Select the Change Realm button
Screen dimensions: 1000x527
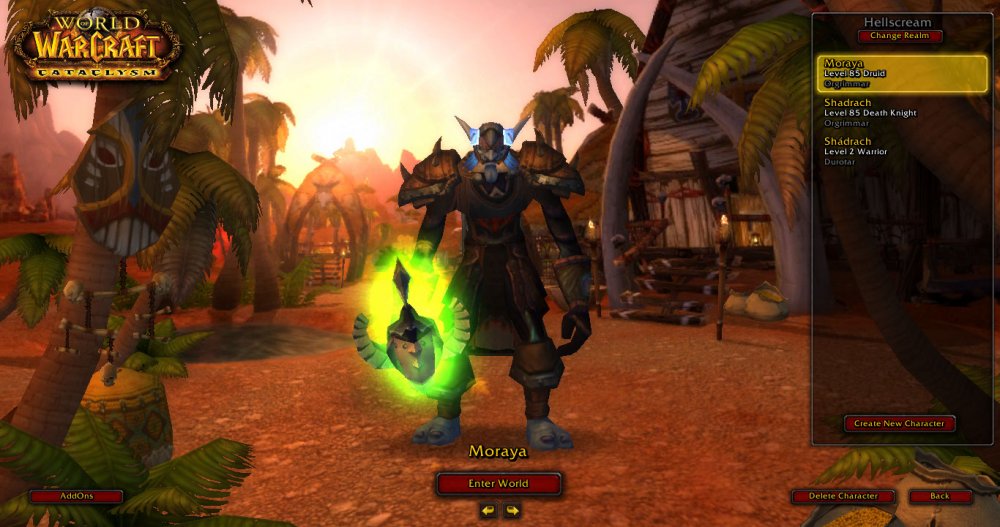pyautogui.click(x=899, y=36)
